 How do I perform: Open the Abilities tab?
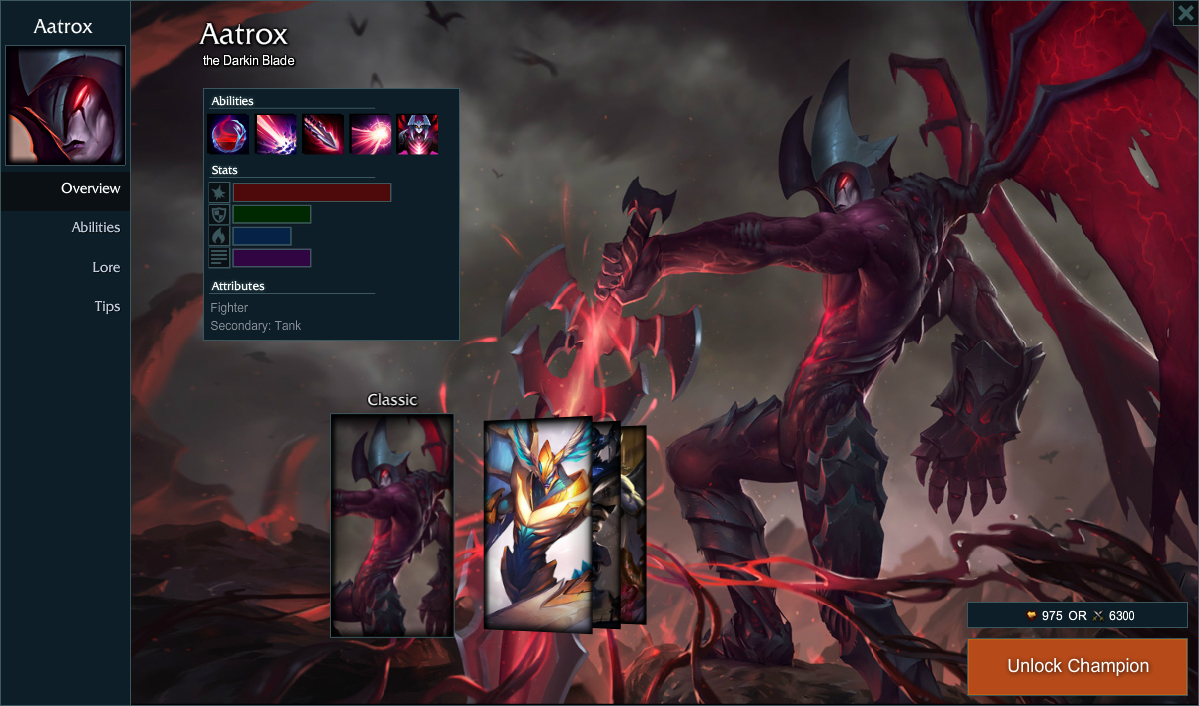click(95, 228)
